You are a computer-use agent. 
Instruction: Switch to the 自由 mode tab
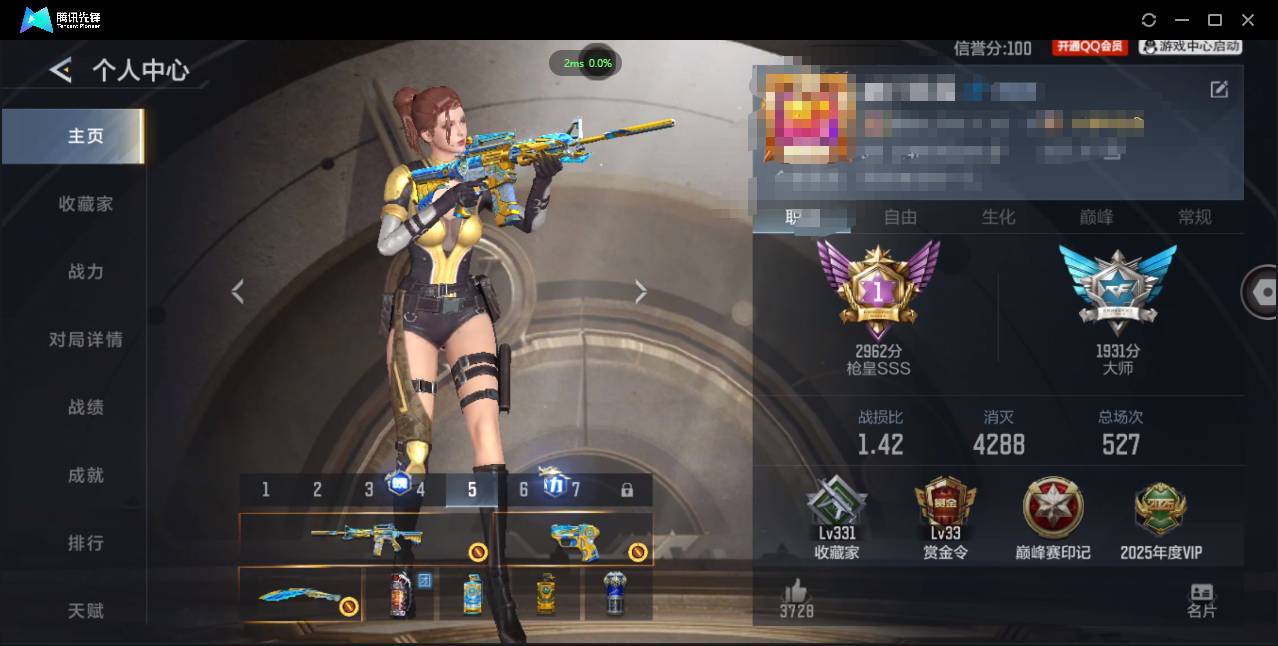(900, 217)
